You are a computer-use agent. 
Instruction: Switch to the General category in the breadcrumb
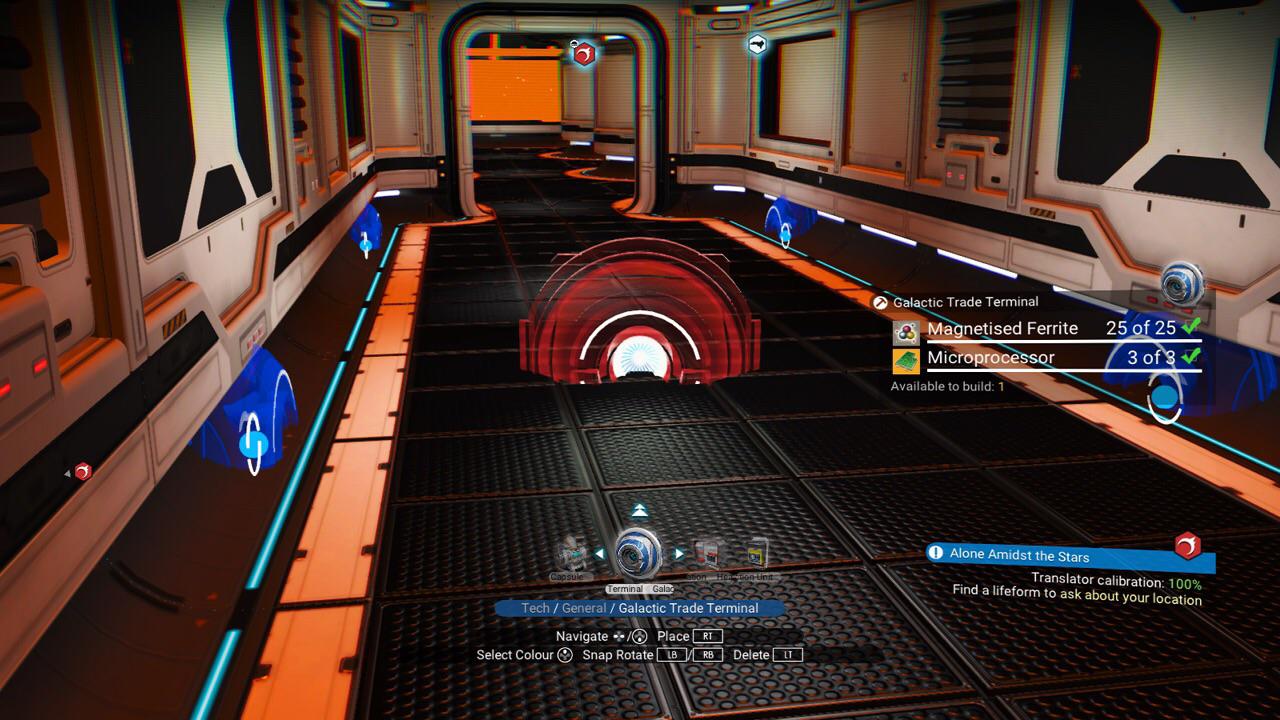pyautogui.click(x=585, y=608)
